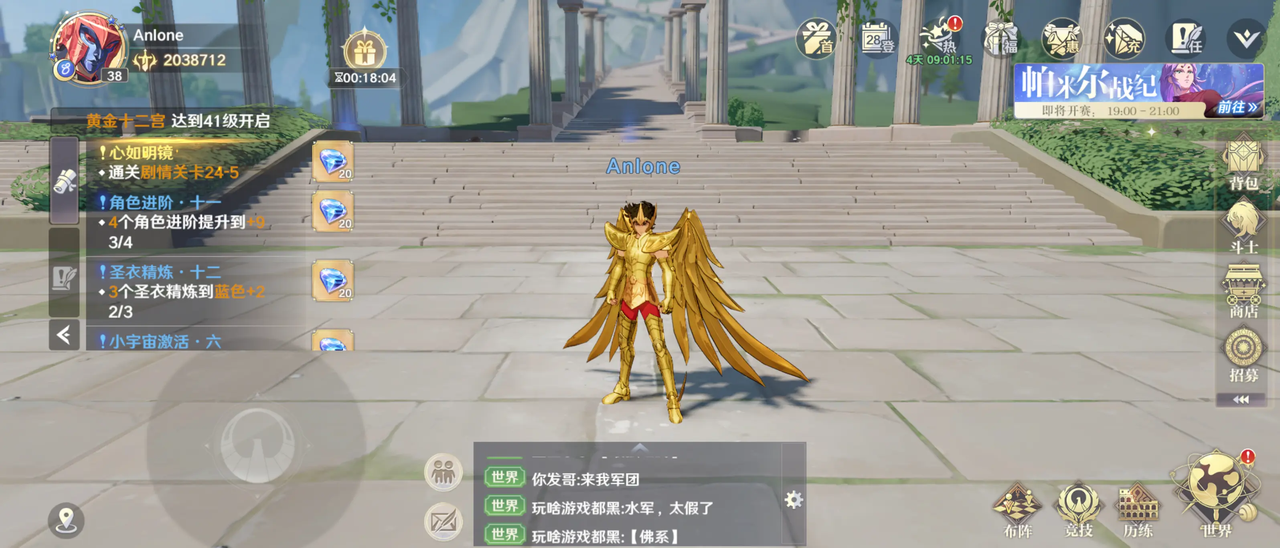Open the tasks icon (任)
This screenshot has height=548, width=1280.
(1187, 39)
